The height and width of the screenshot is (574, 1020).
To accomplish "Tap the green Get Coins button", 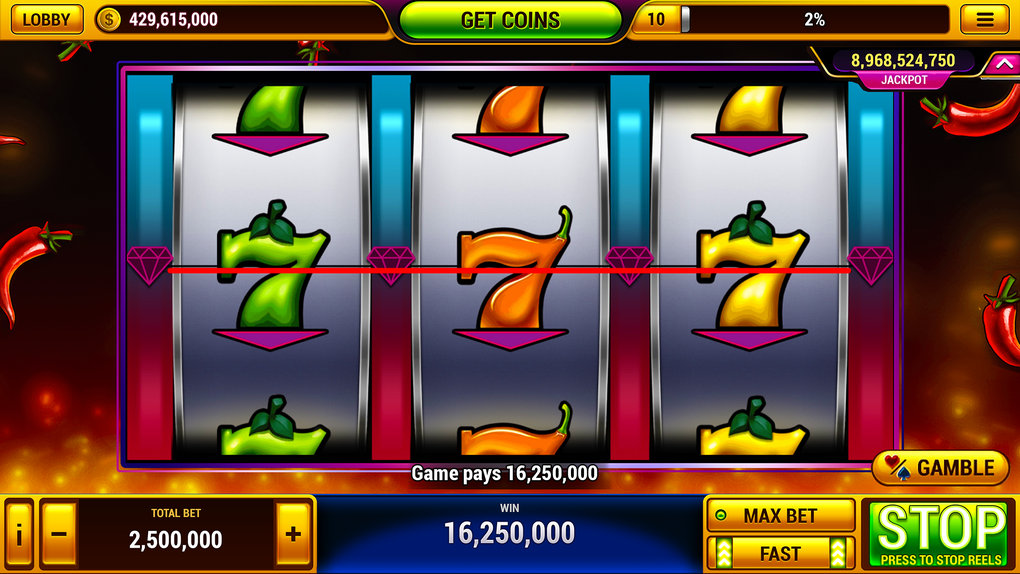I will pos(510,20).
